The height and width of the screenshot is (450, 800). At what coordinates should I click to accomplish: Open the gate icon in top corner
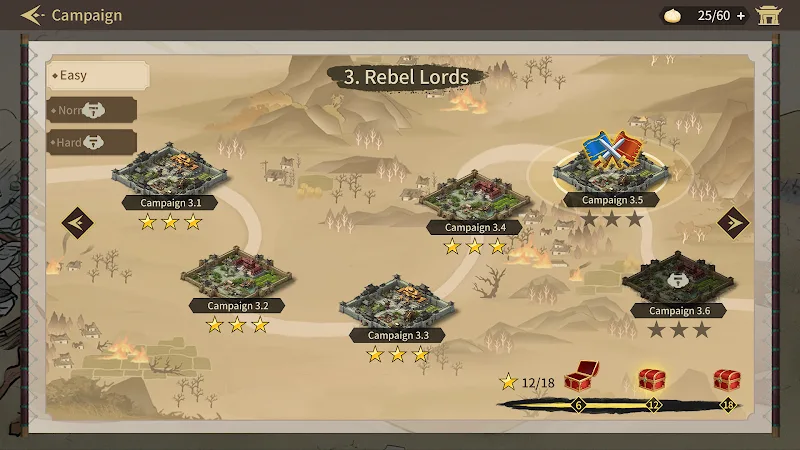tap(769, 15)
